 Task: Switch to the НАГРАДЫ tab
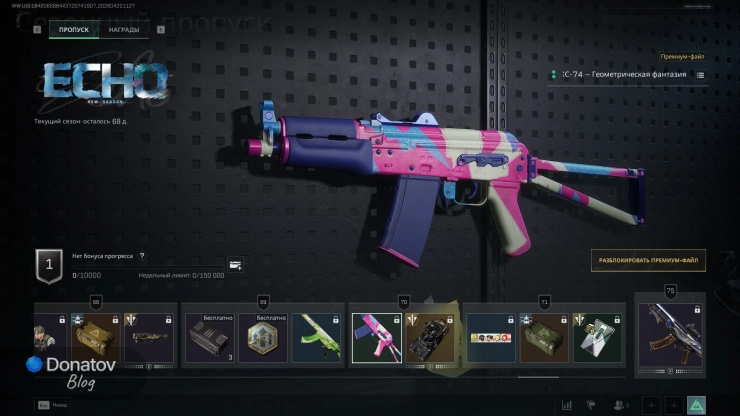[125, 30]
